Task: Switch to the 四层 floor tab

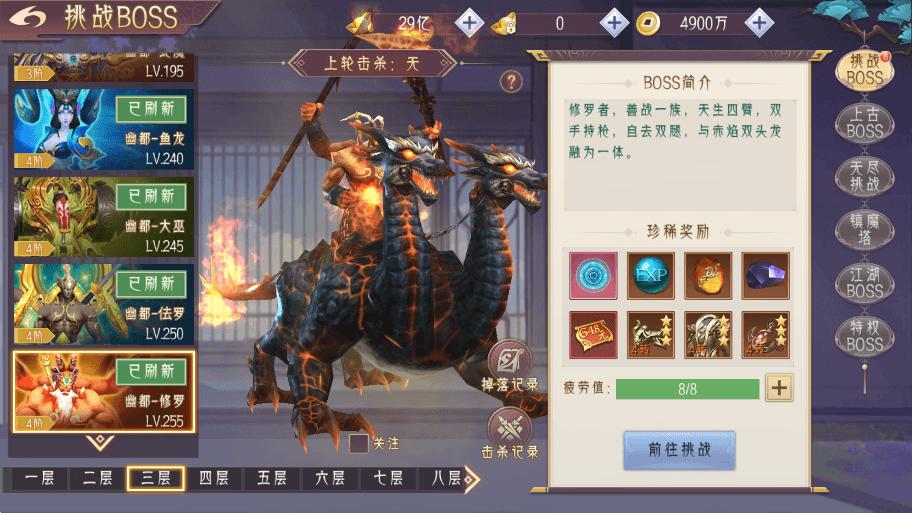Action: [x=214, y=478]
